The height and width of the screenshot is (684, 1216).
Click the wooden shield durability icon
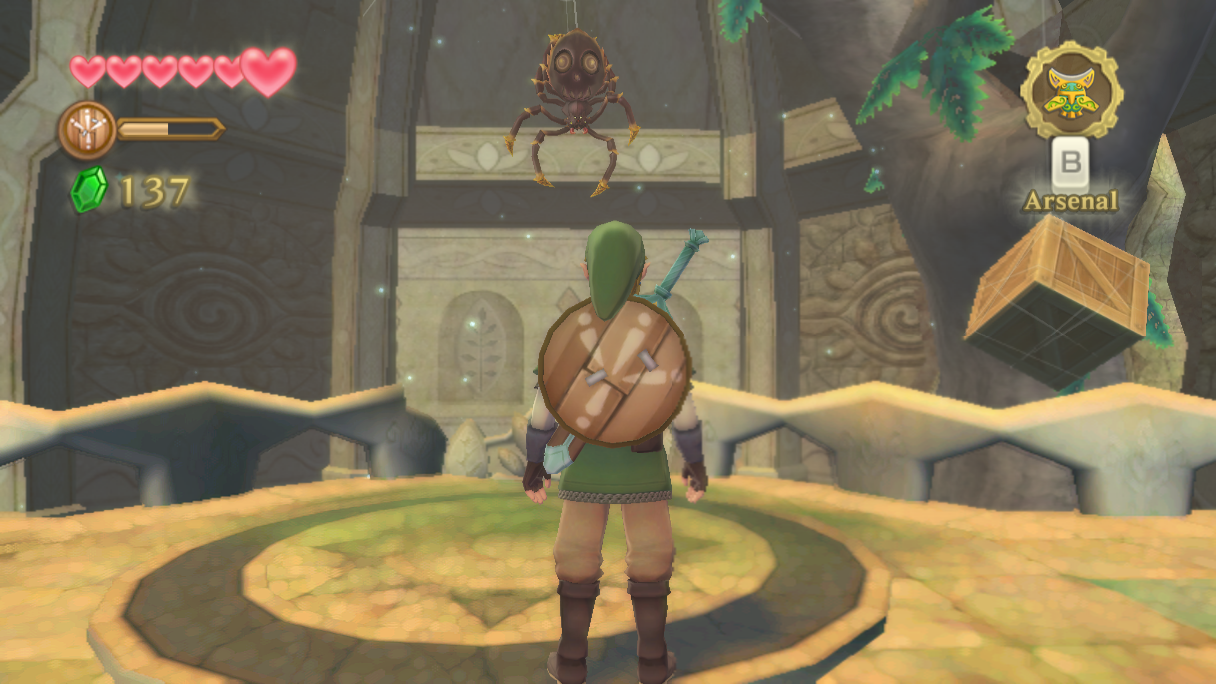tap(87, 130)
